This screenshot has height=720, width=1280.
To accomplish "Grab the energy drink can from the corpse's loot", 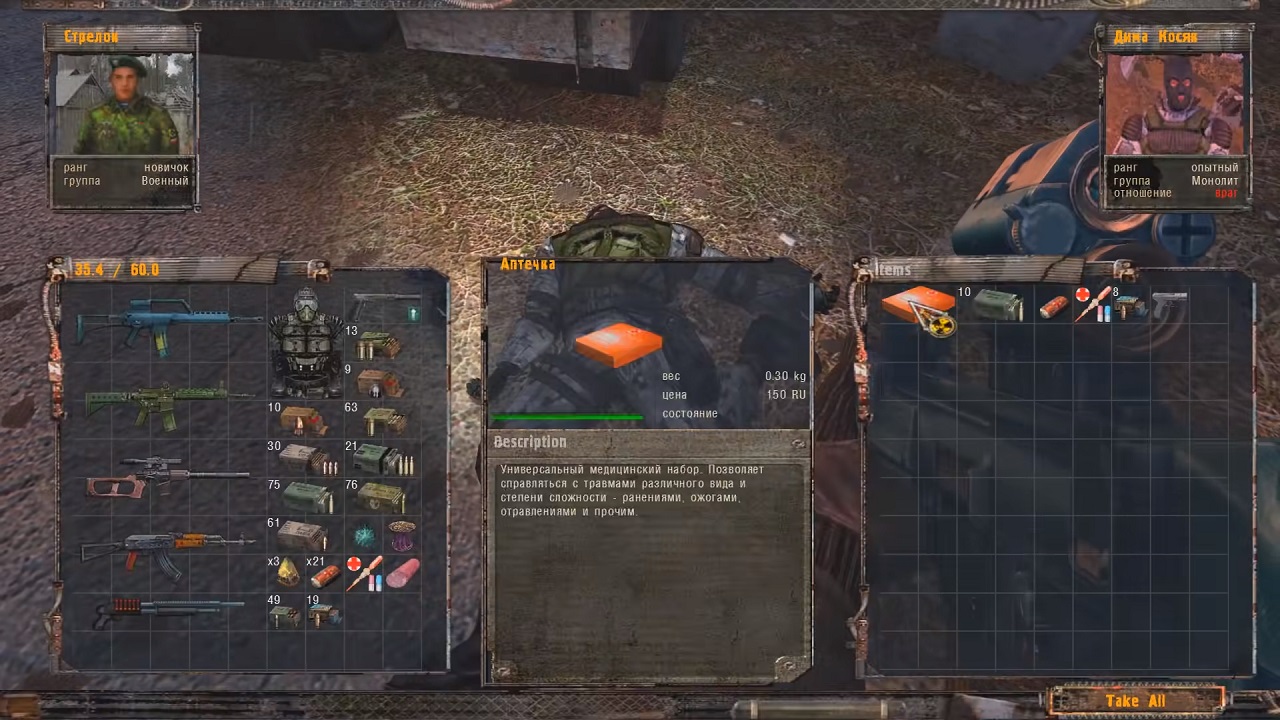I will pos(1053,307).
